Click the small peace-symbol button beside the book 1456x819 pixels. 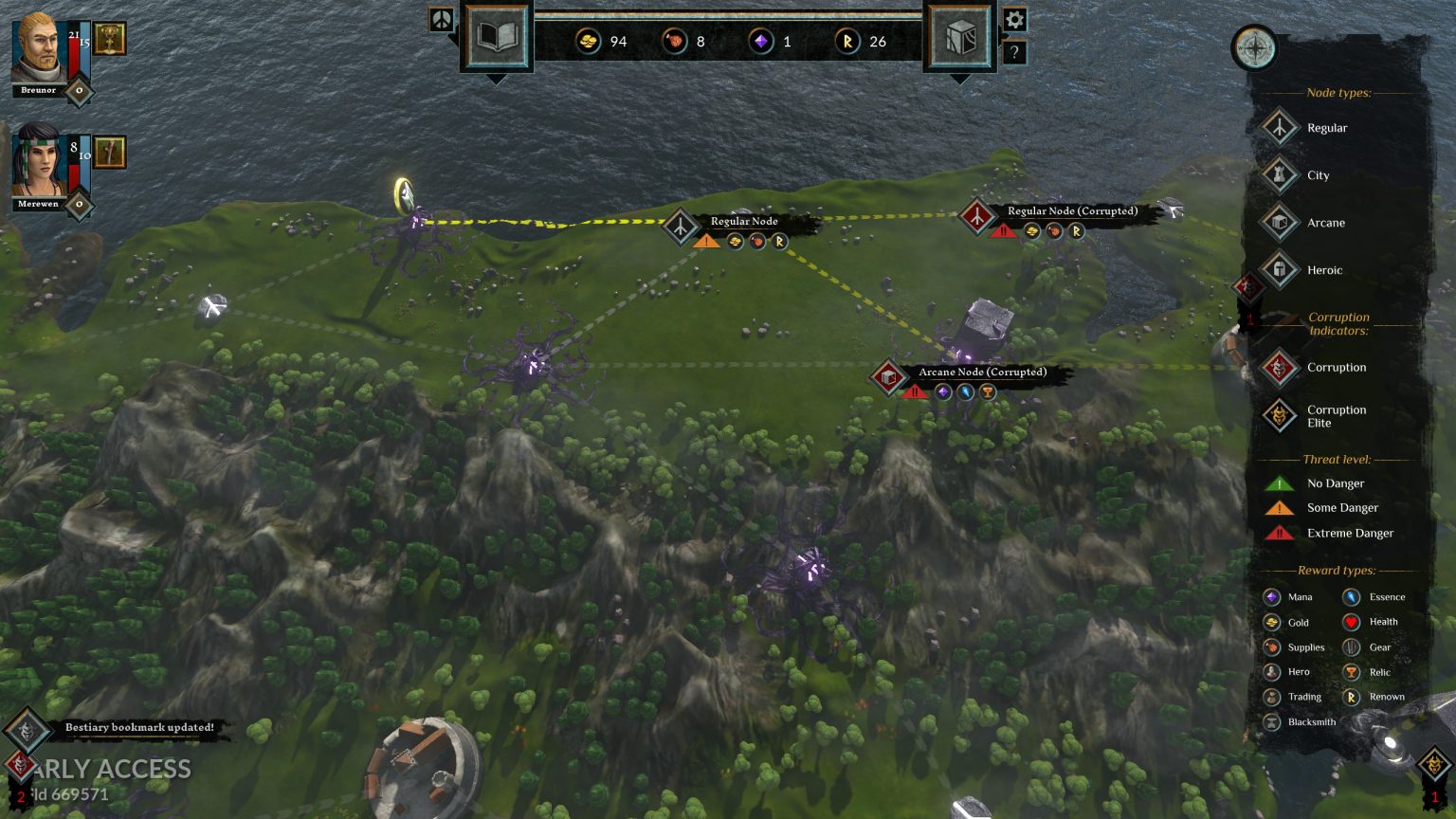coord(442,20)
